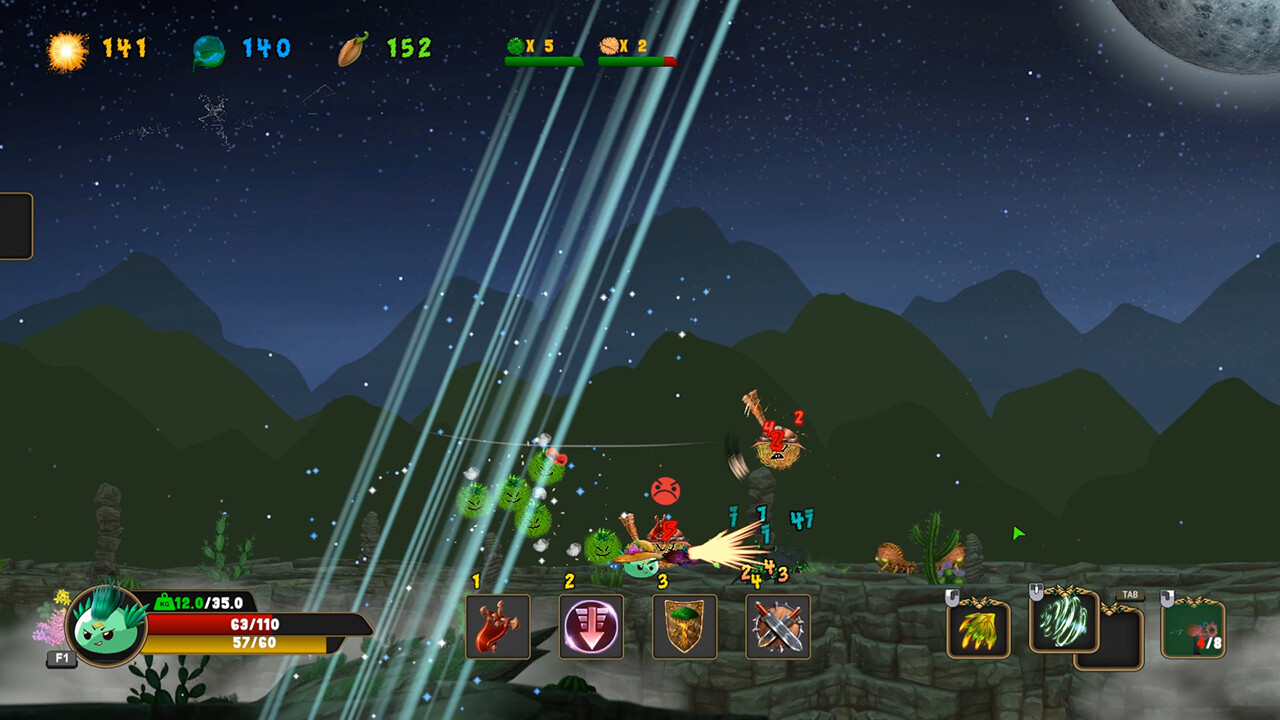Use the pink downward arrow skill

pos(591,627)
